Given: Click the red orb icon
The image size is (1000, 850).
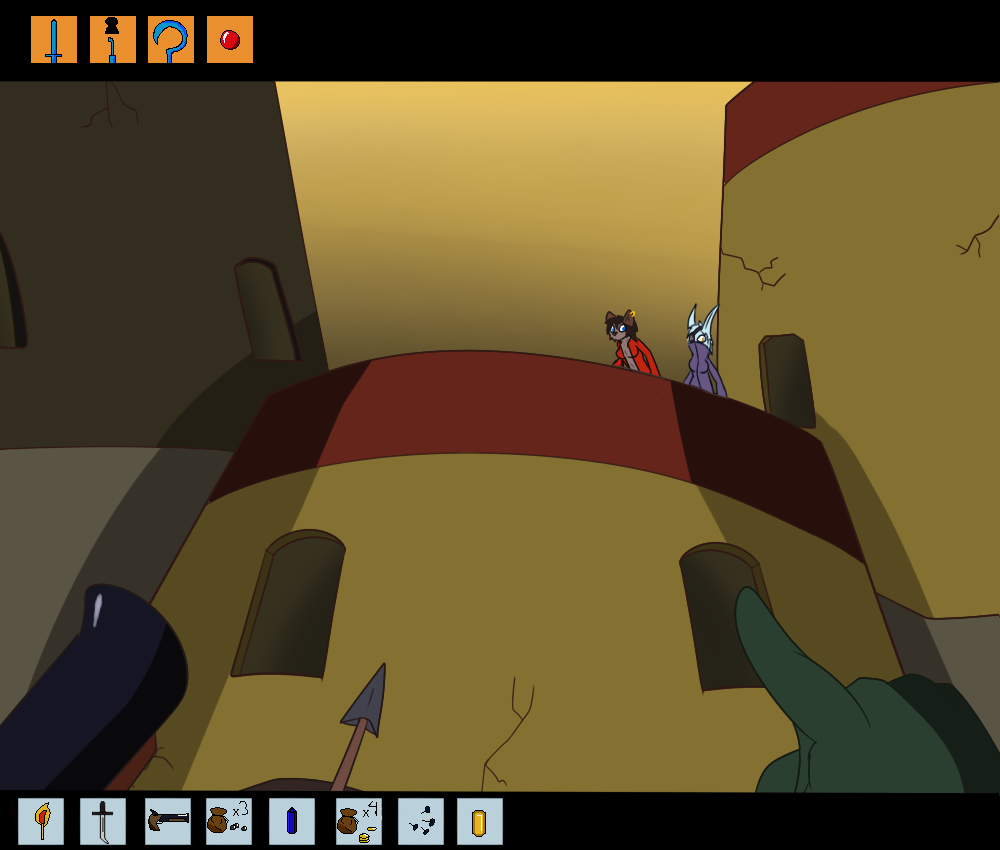Looking at the screenshot, I should [x=230, y=40].
